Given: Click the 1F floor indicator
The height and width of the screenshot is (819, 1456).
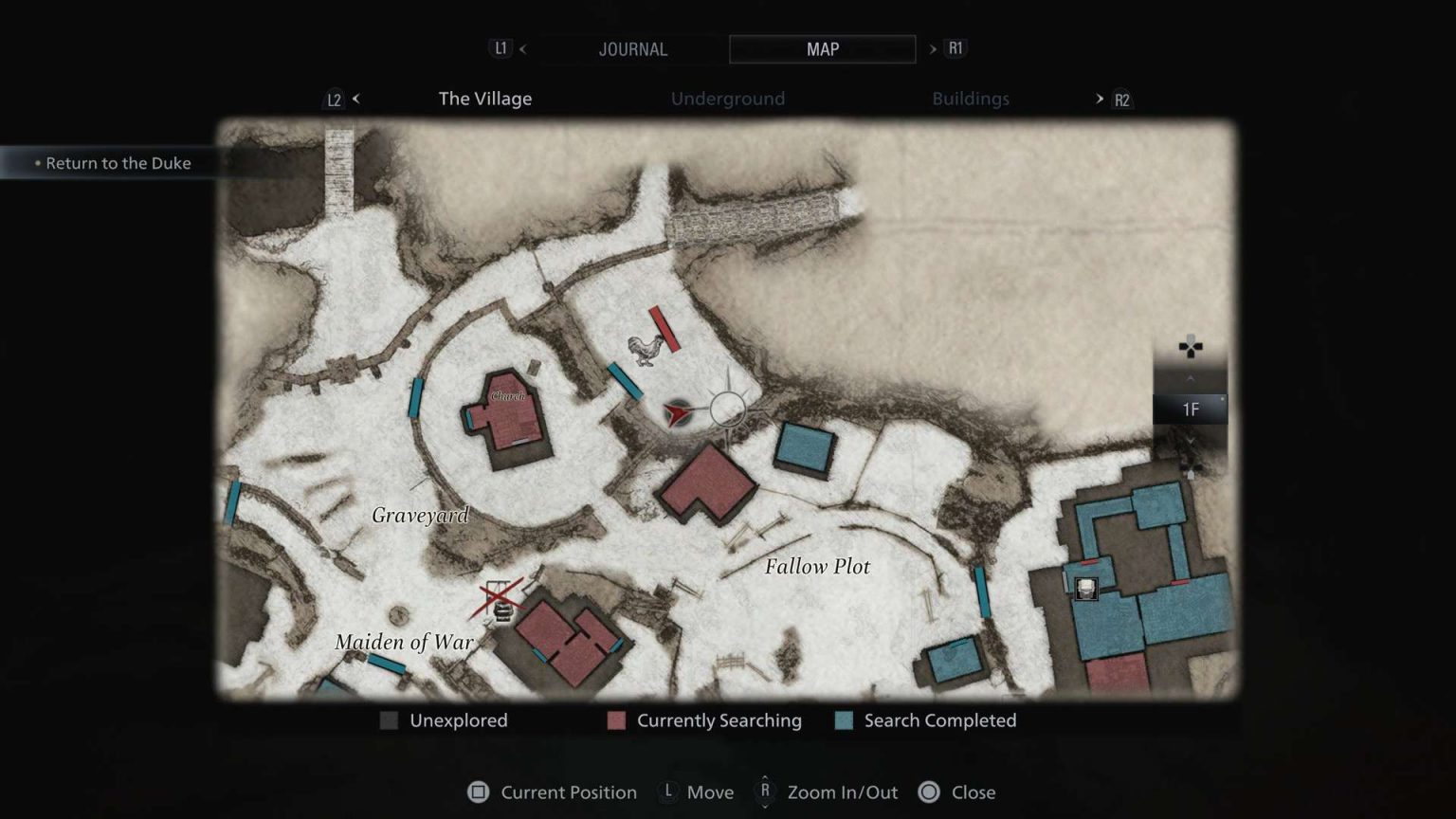Looking at the screenshot, I should tap(1192, 409).
